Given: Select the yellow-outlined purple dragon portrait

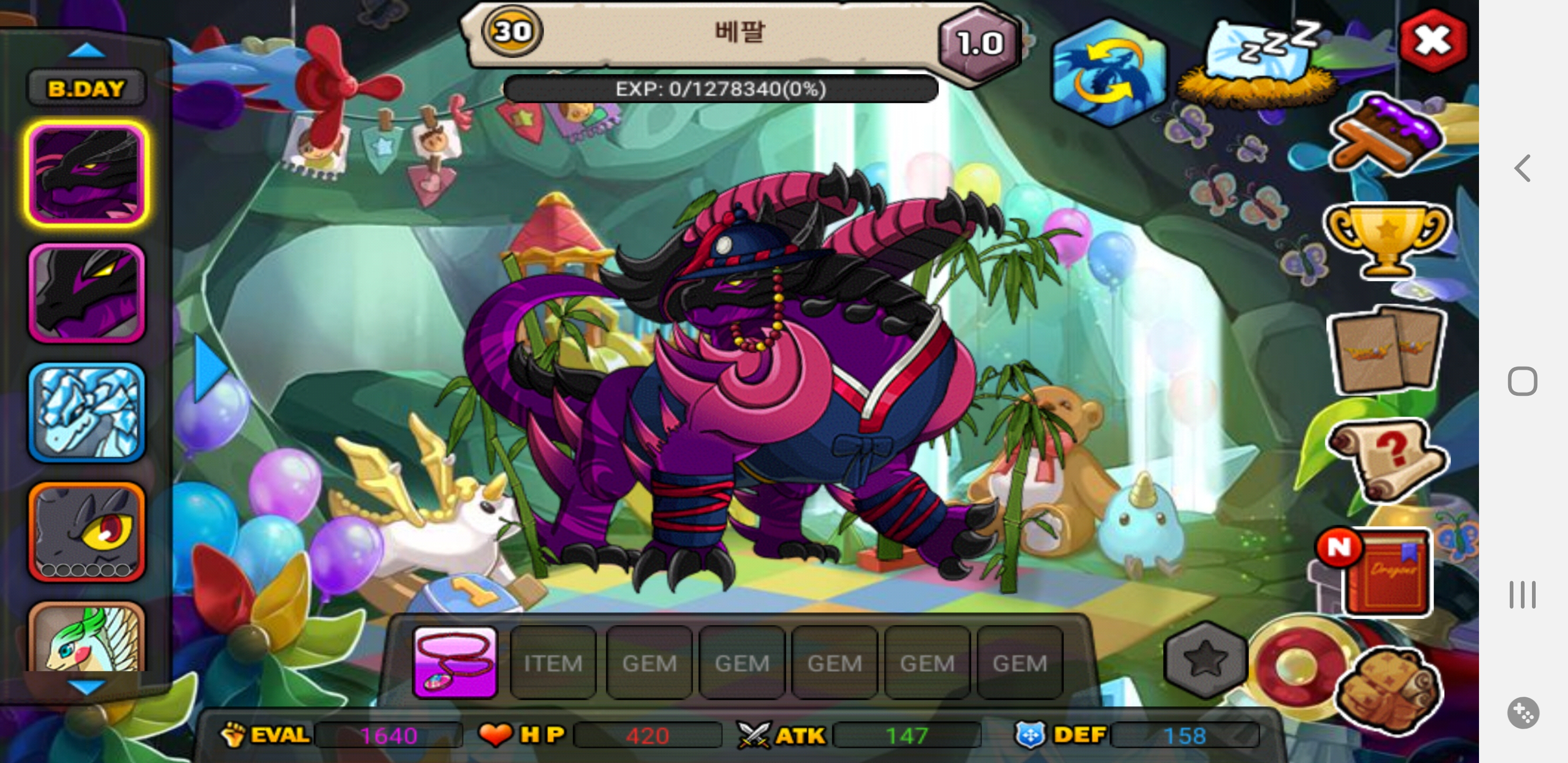Looking at the screenshot, I should point(87,174).
